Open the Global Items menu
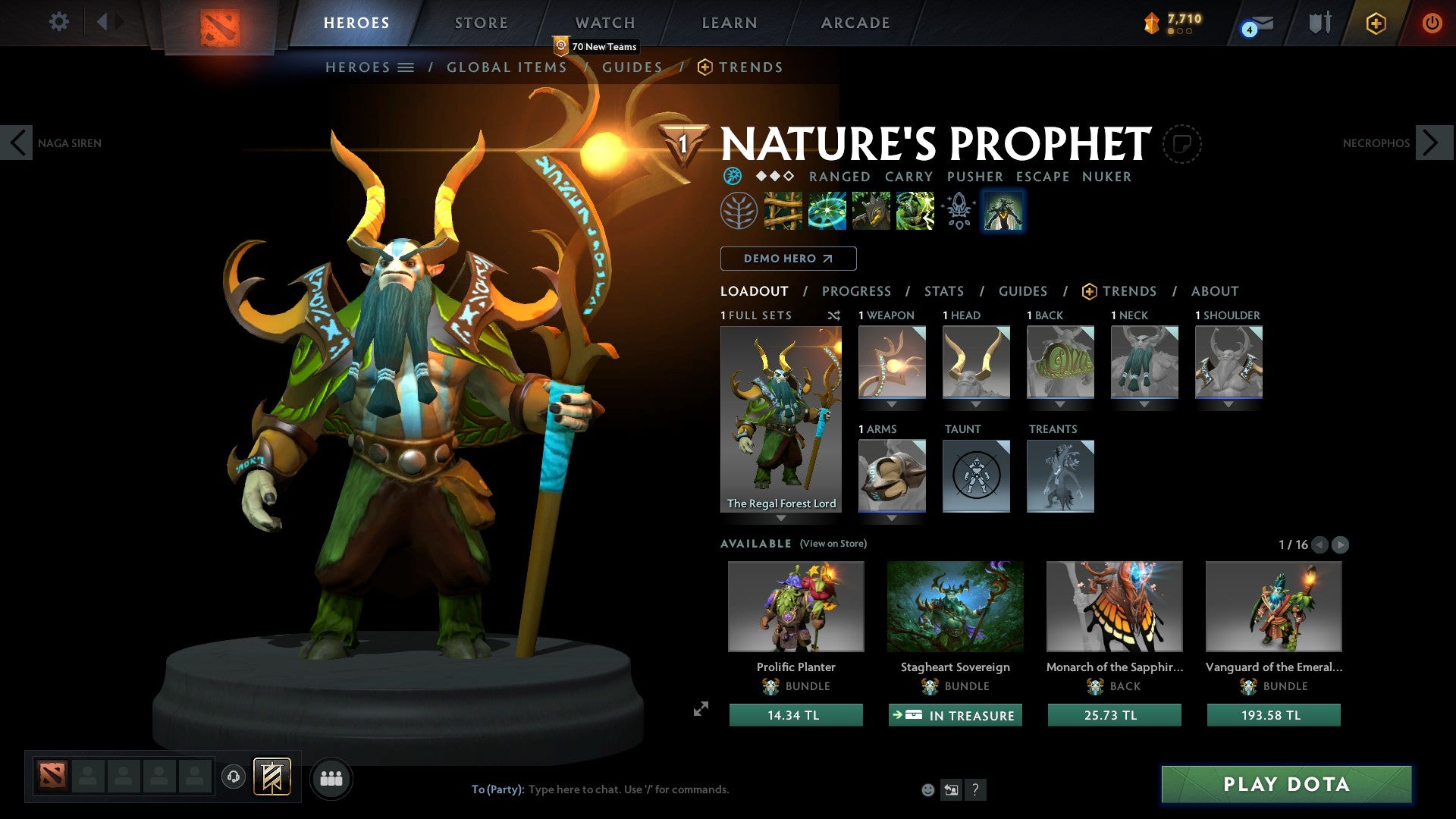 [507, 67]
